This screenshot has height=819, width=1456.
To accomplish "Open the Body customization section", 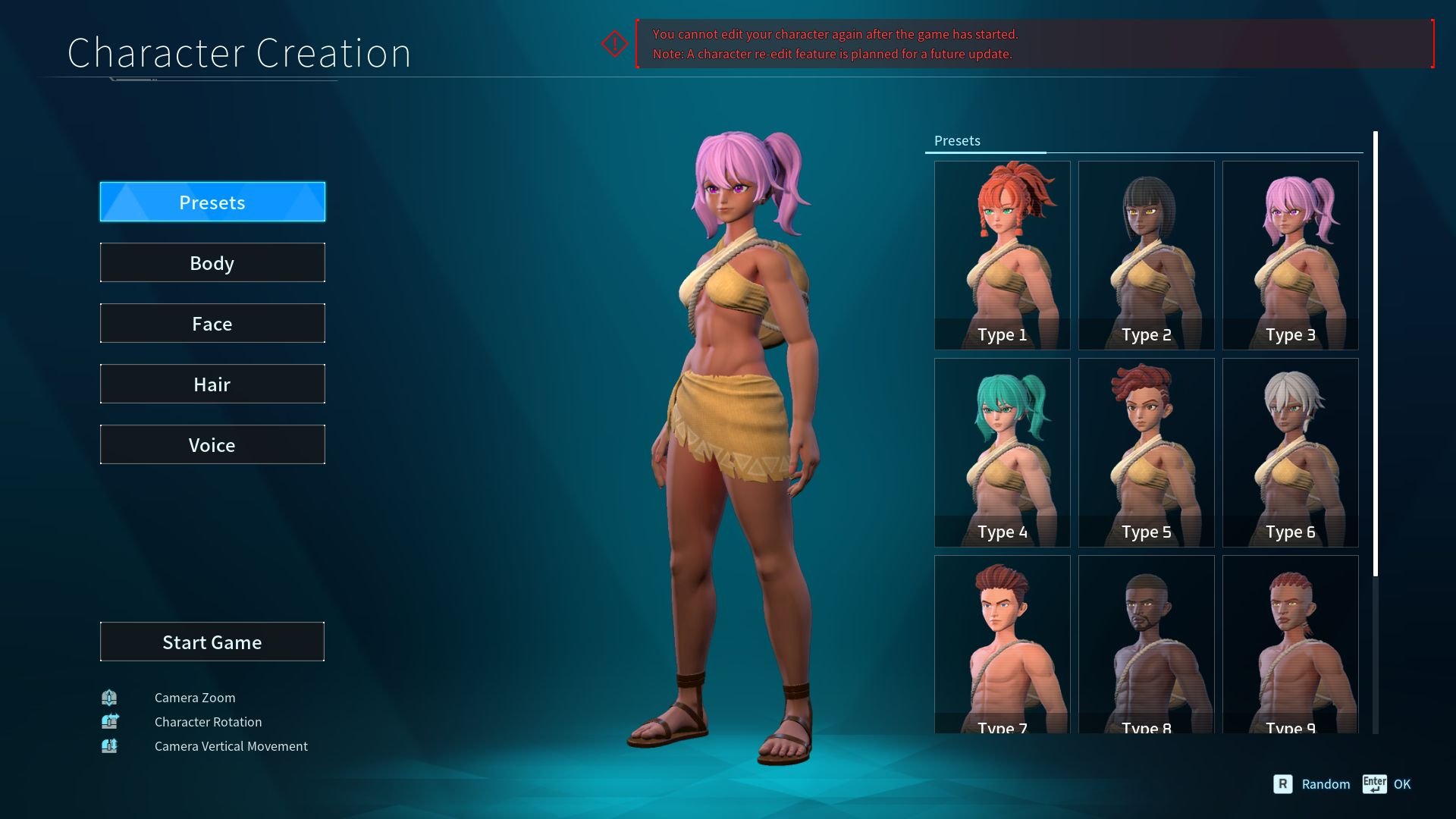I will pos(212,262).
